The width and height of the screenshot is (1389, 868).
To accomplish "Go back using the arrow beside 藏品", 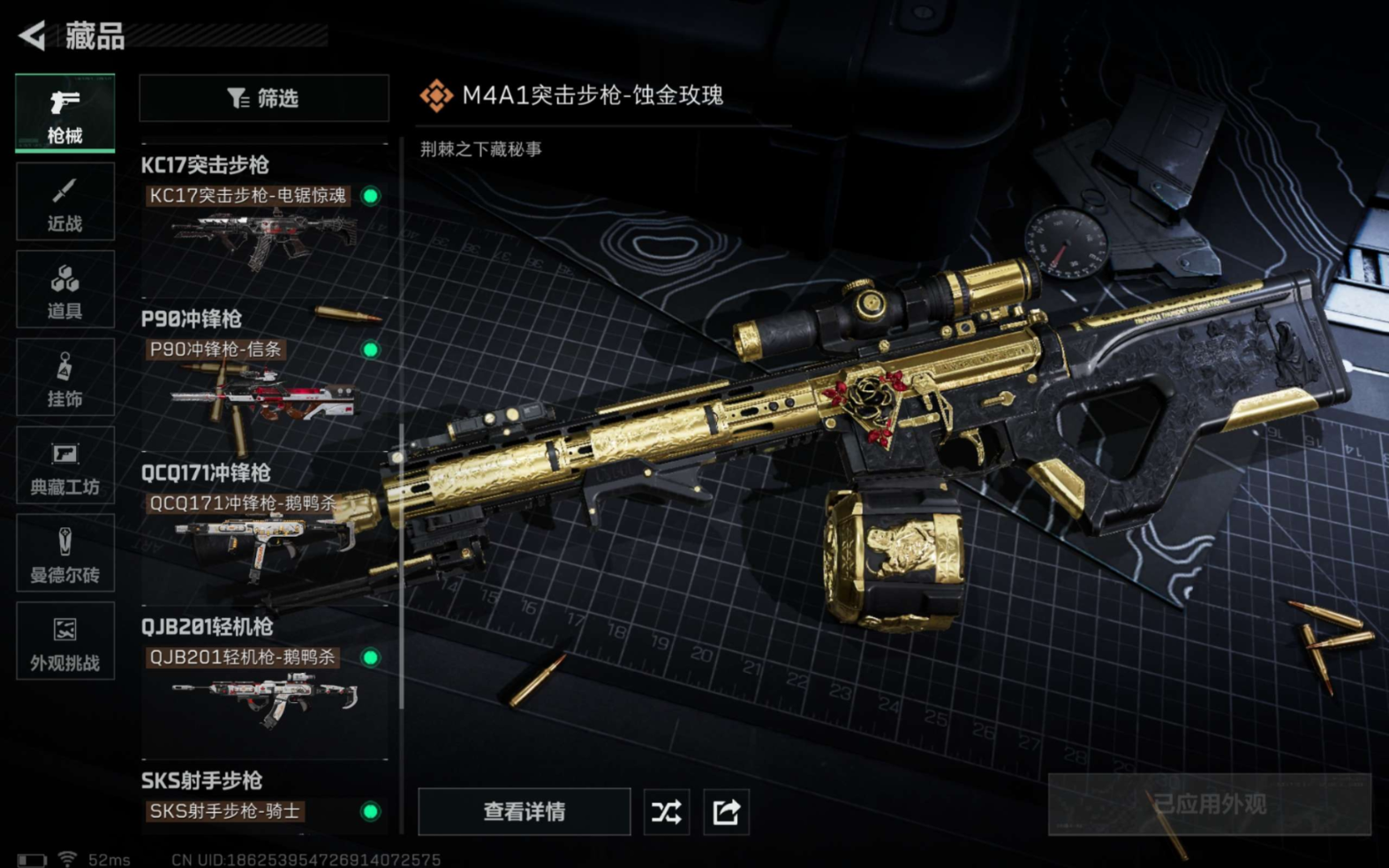I will coord(32,36).
